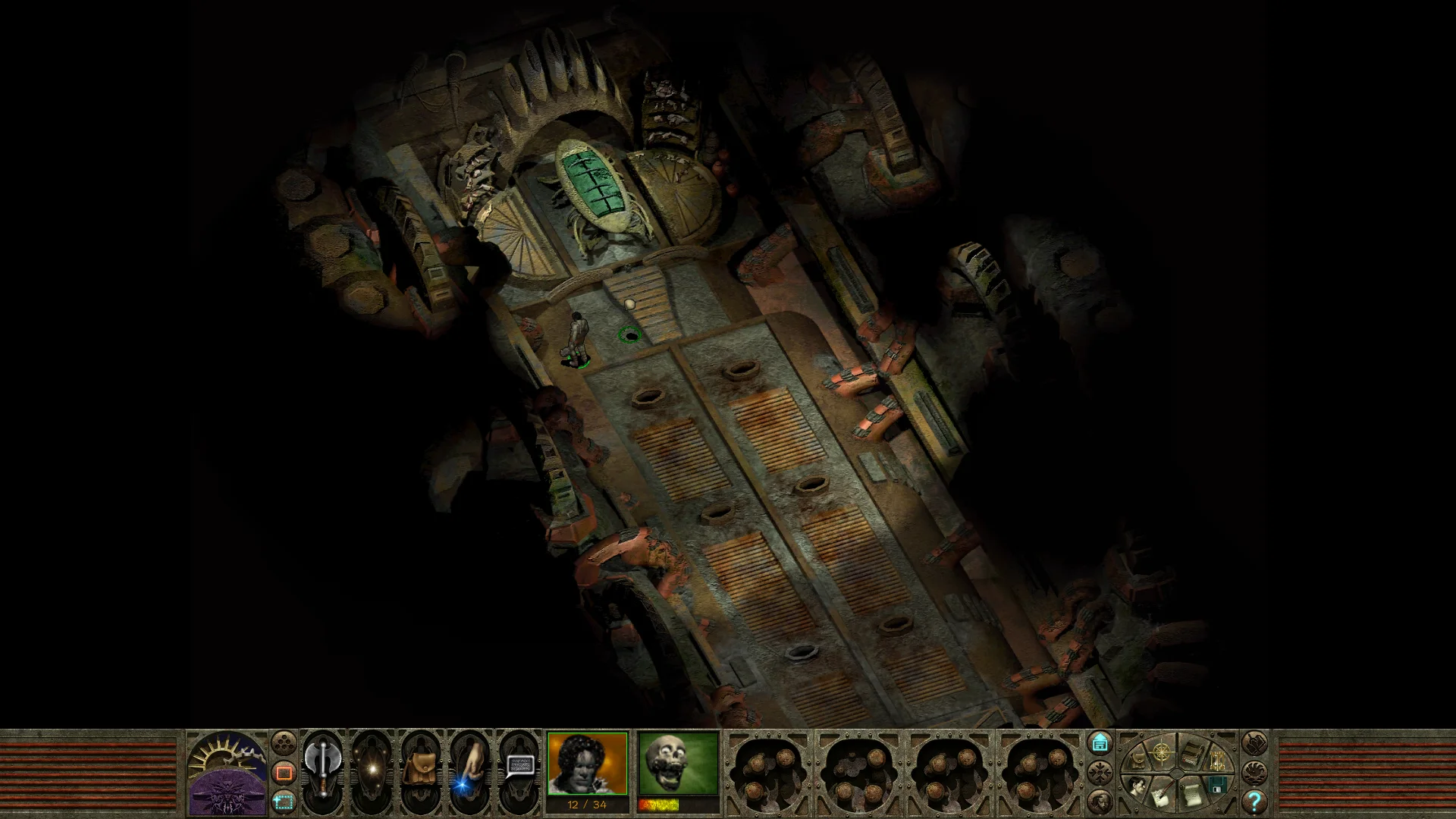Toggle the cyan dotted-rectangle select-all button
Screen dimensions: 1456x819
point(284,801)
